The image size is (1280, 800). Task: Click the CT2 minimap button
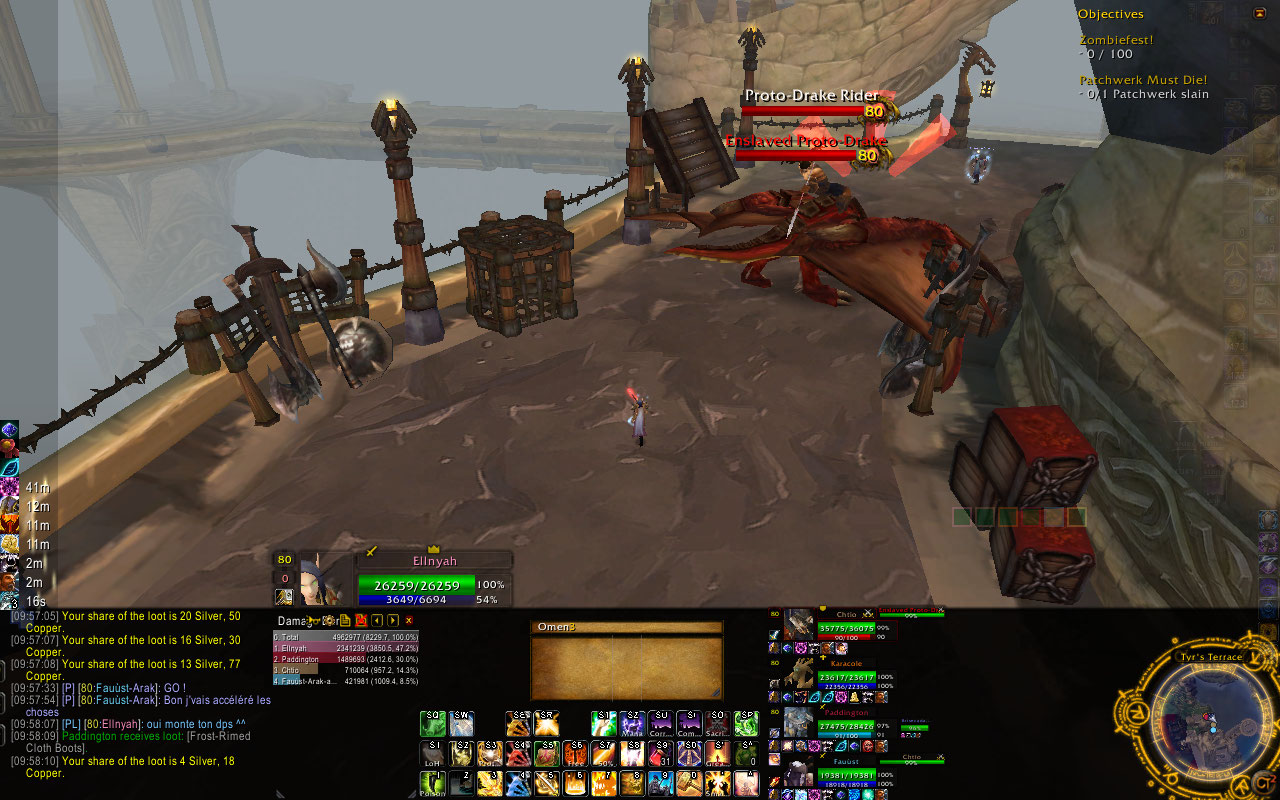(1263, 782)
